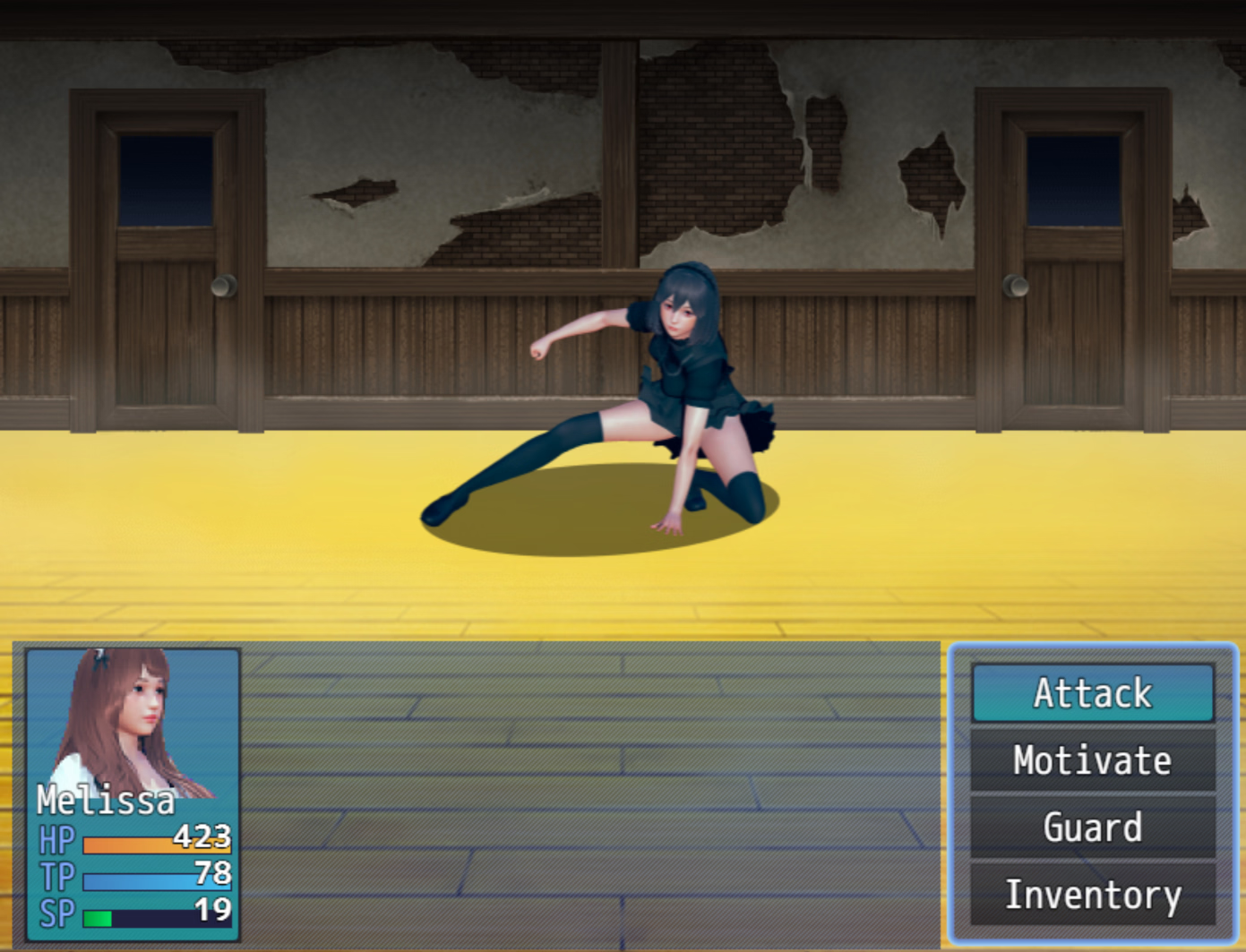
Task: Open the Inventory command
Action: [x=1092, y=895]
